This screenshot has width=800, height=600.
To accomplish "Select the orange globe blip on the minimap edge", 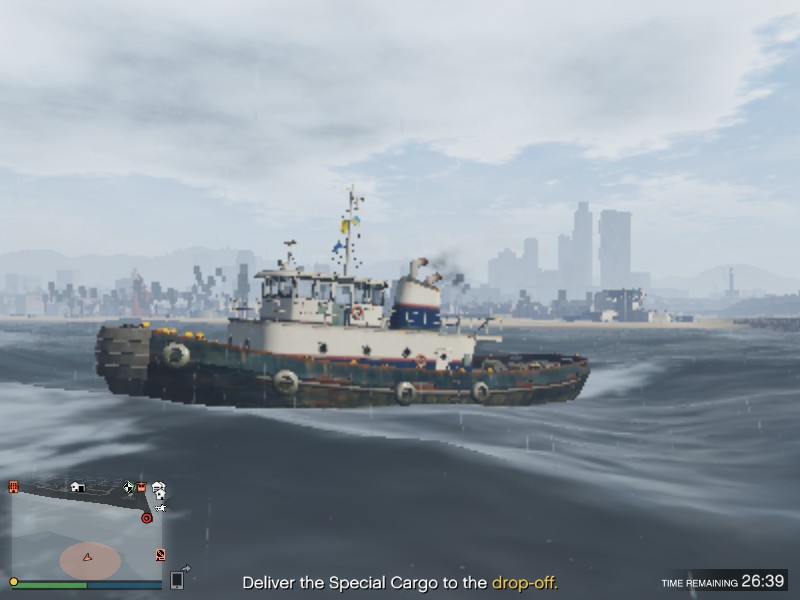I will (x=159, y=554).
